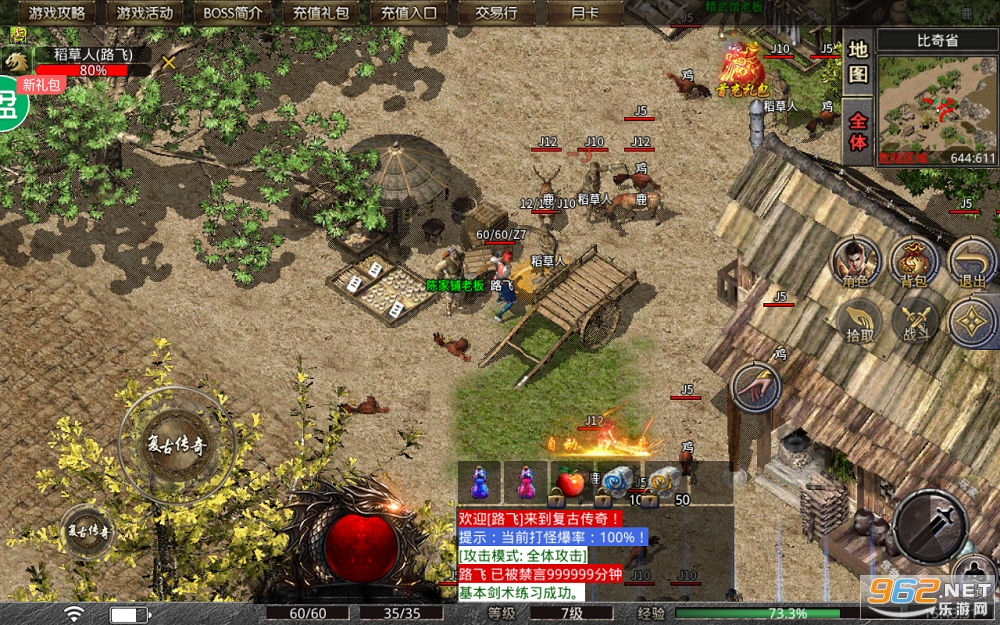Activate the 战斗 crossed-swords combat button
Viewport: 1000px width, 625px height.
916,320
